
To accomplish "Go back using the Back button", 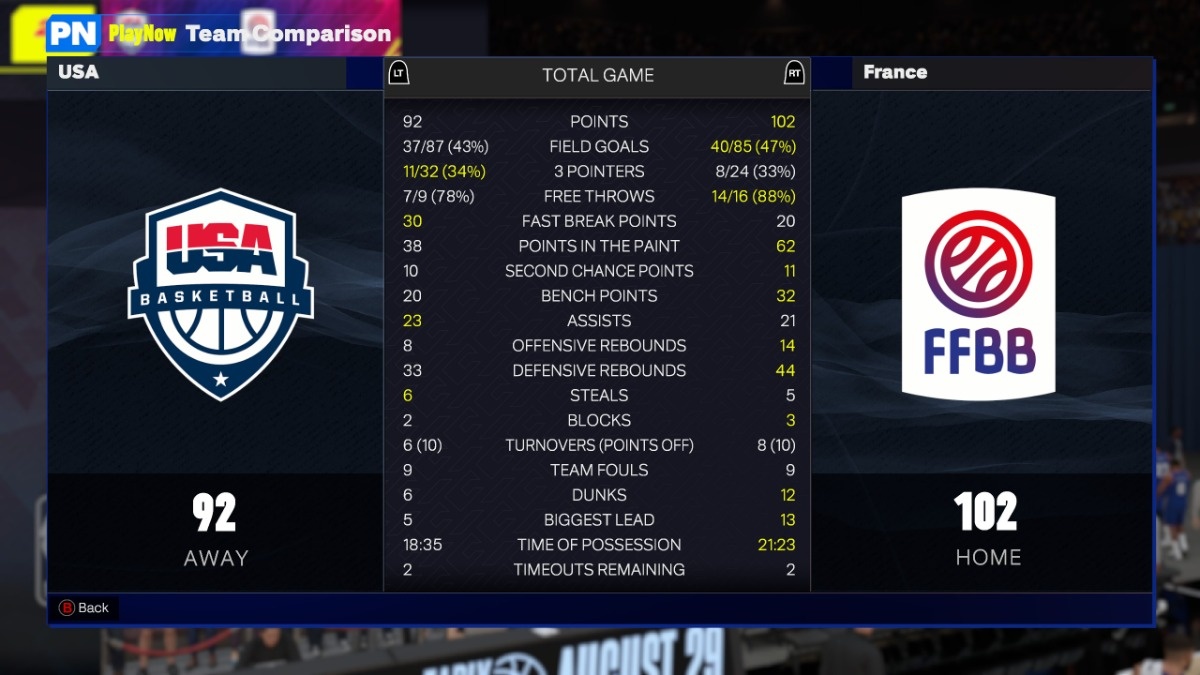I will pos(84,608).
